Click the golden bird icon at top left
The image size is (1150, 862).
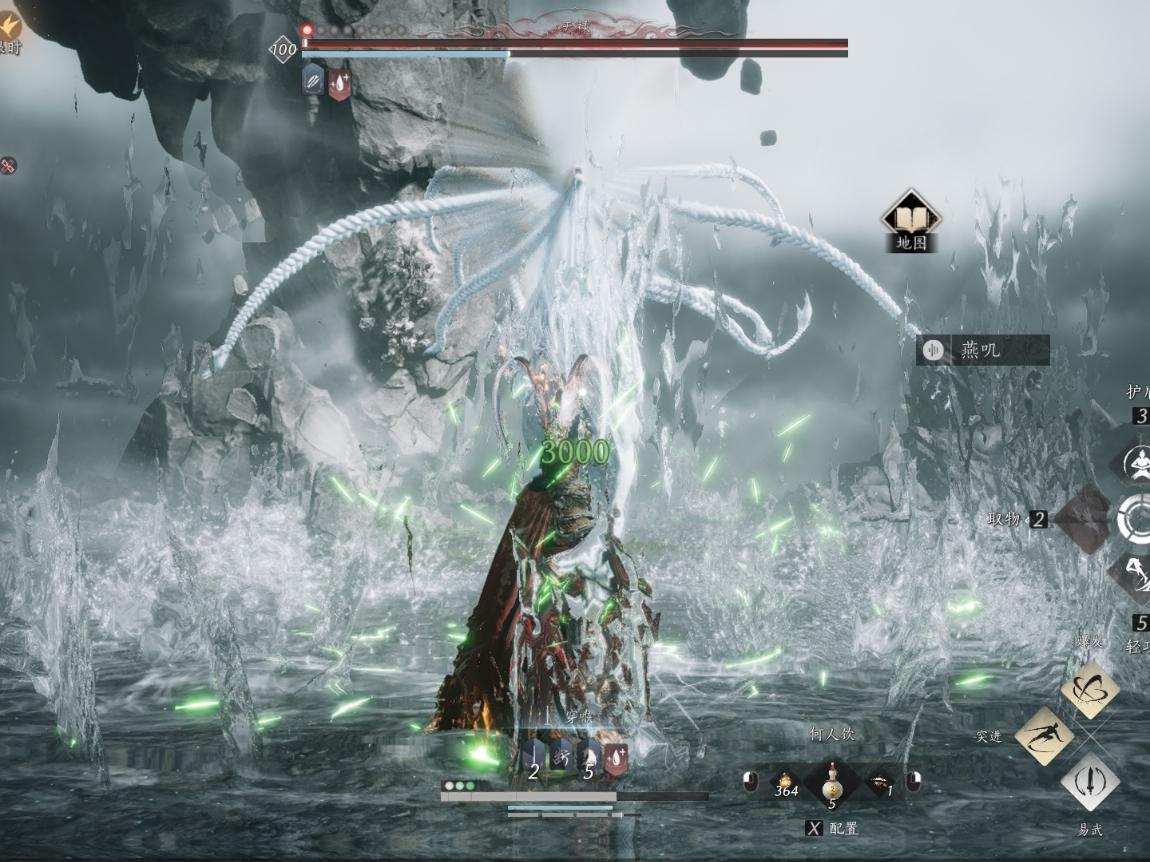9,25
